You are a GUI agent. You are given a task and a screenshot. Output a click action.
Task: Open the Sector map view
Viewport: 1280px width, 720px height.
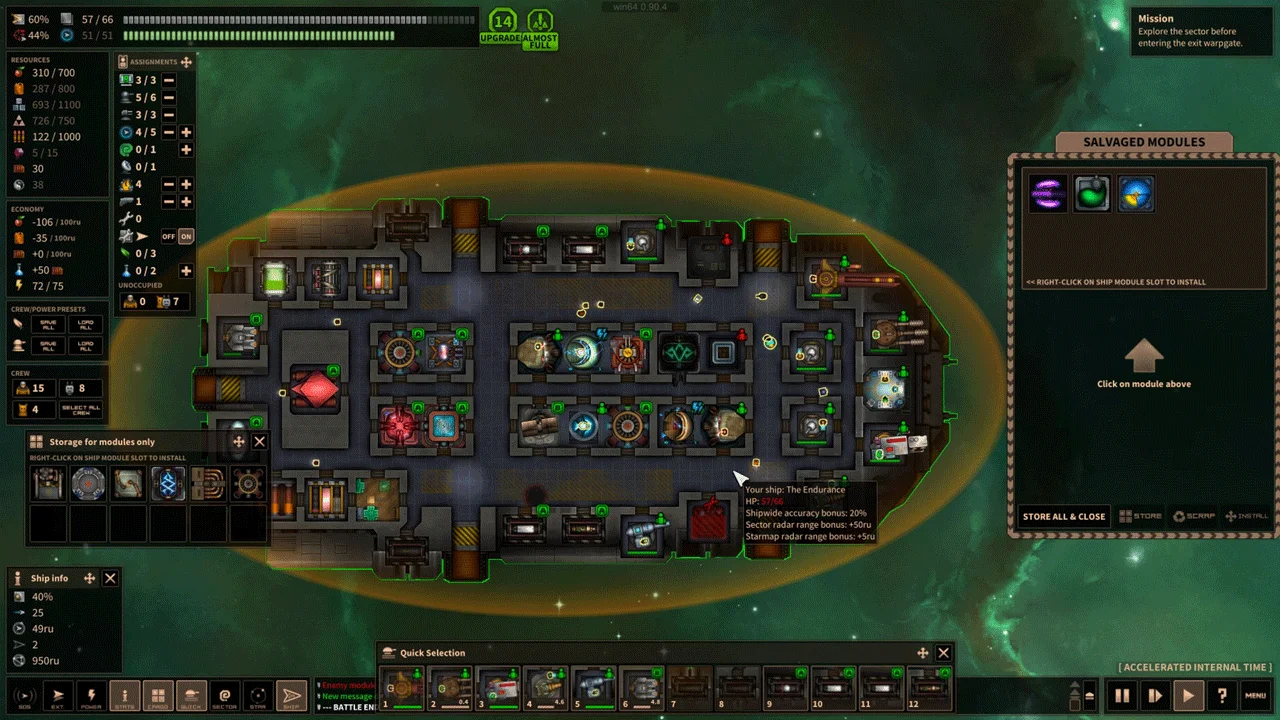click(x=225, y=695)
